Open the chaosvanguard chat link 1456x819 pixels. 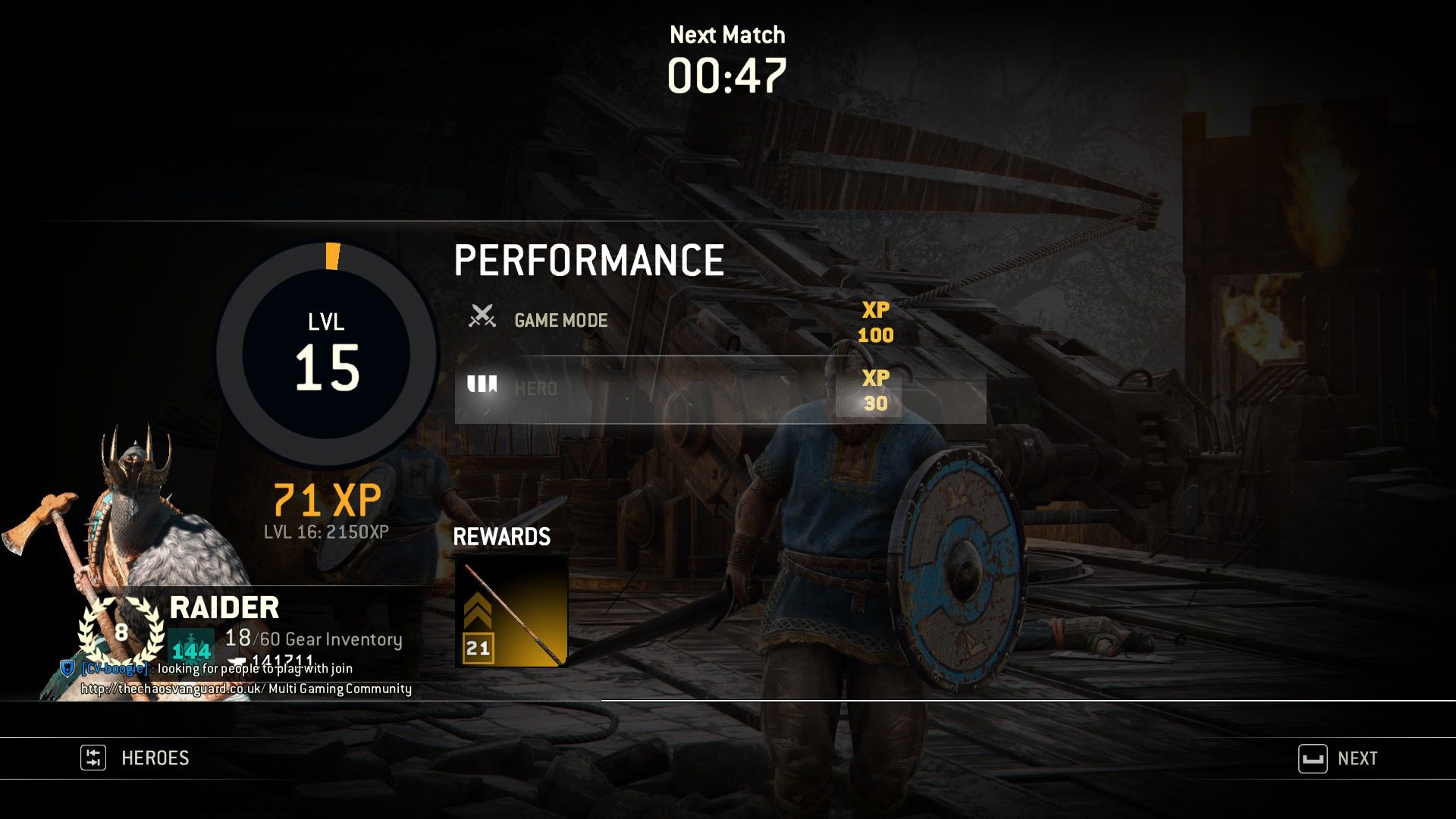click(172, 689)
